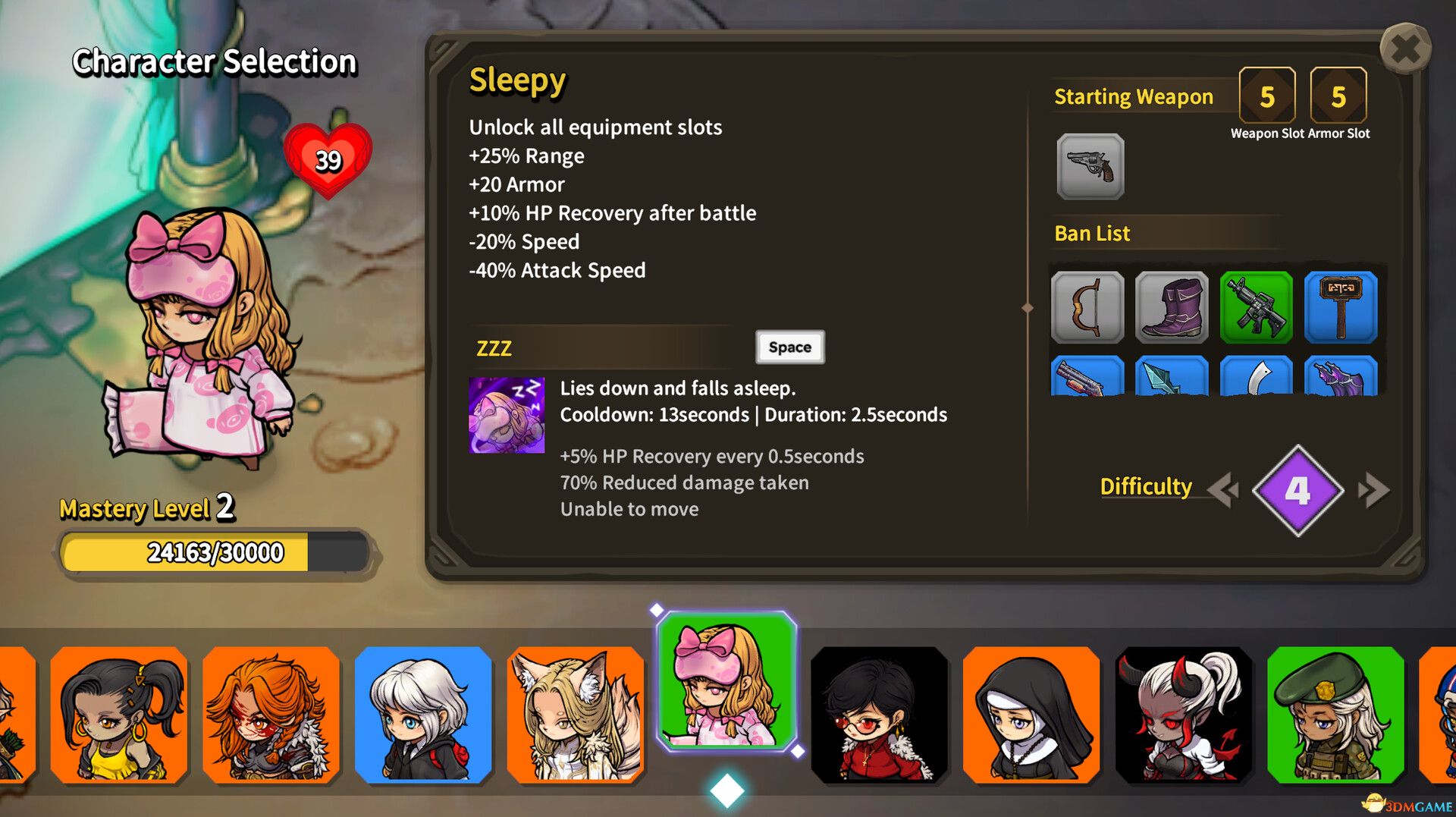Image resolution: width=1456 pixels, height=817 pixels.
Task: Click the Starting Weapon heading
Action: tap(1133, 96)
